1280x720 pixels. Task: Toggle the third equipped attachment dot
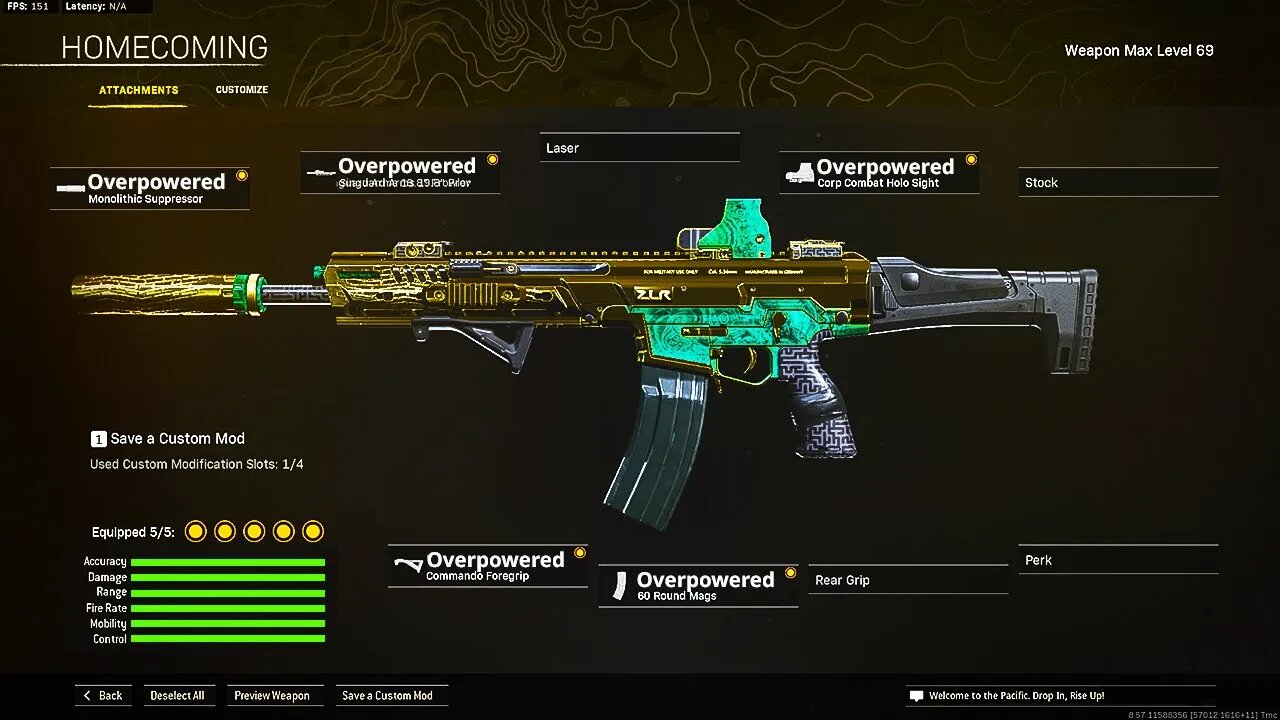pyautogui.click(x=254, y=531)
